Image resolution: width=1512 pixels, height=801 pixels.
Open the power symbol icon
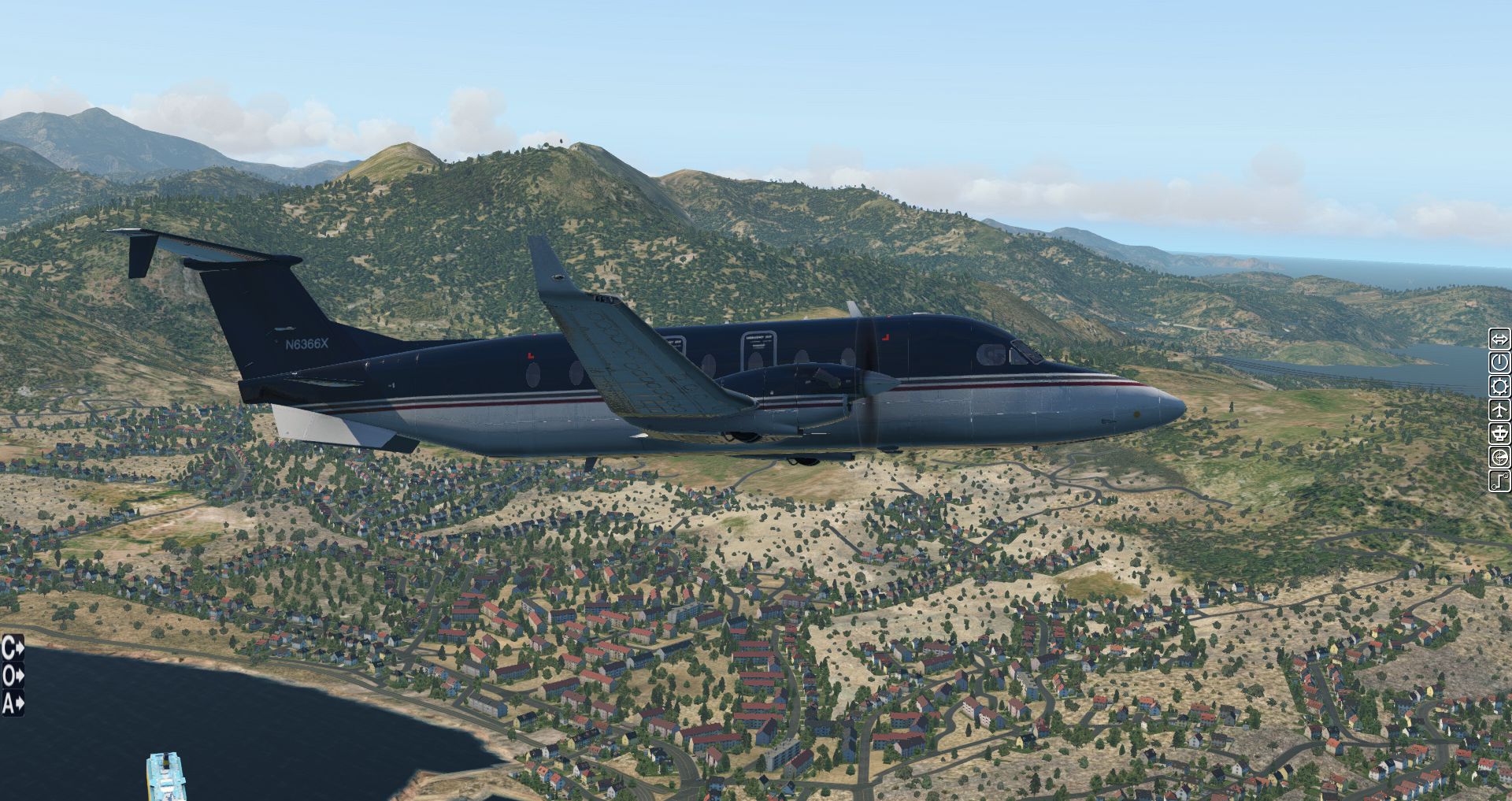(x=1499, y=363)
